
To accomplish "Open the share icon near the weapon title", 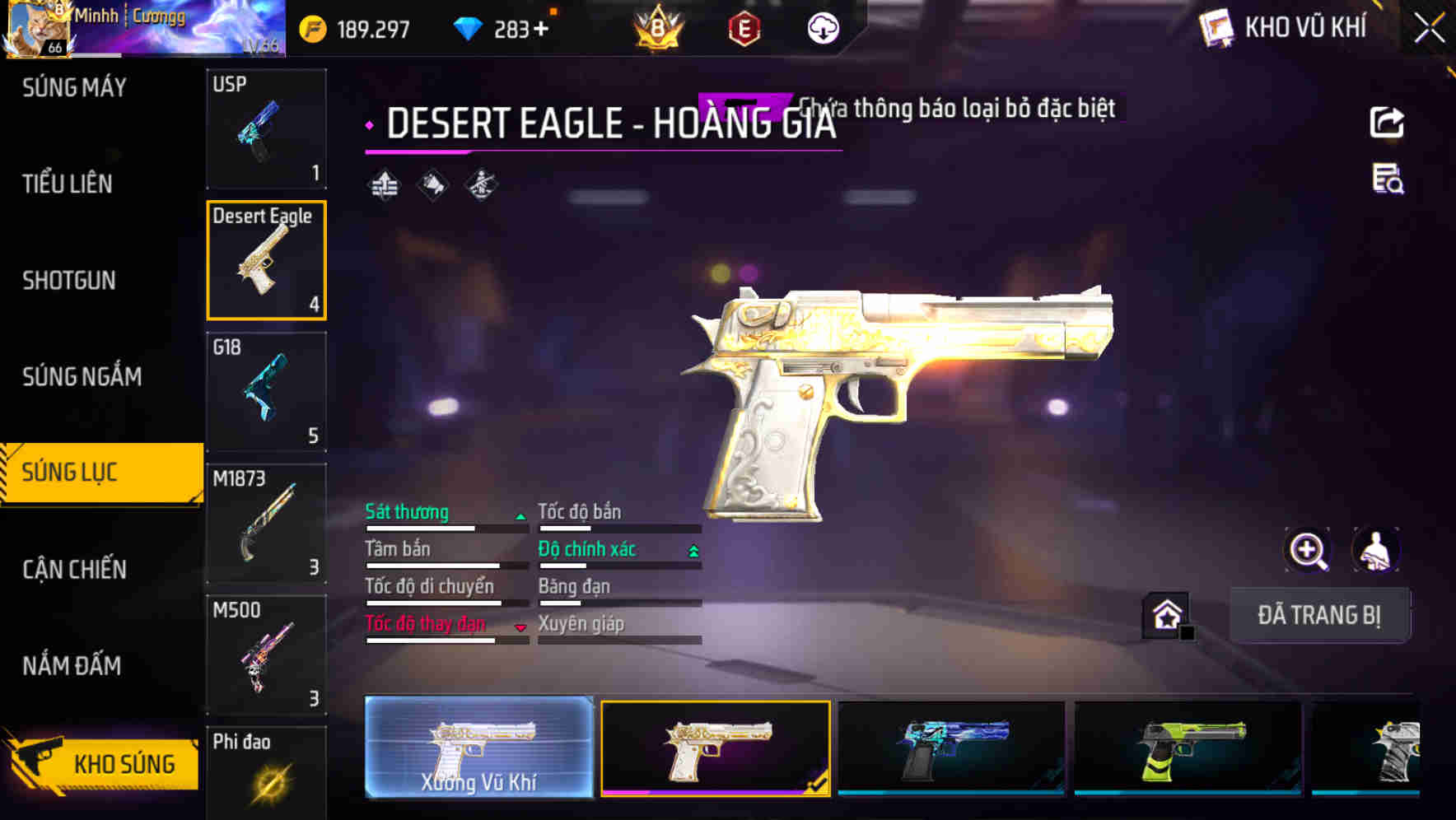I will point(1388,121).
